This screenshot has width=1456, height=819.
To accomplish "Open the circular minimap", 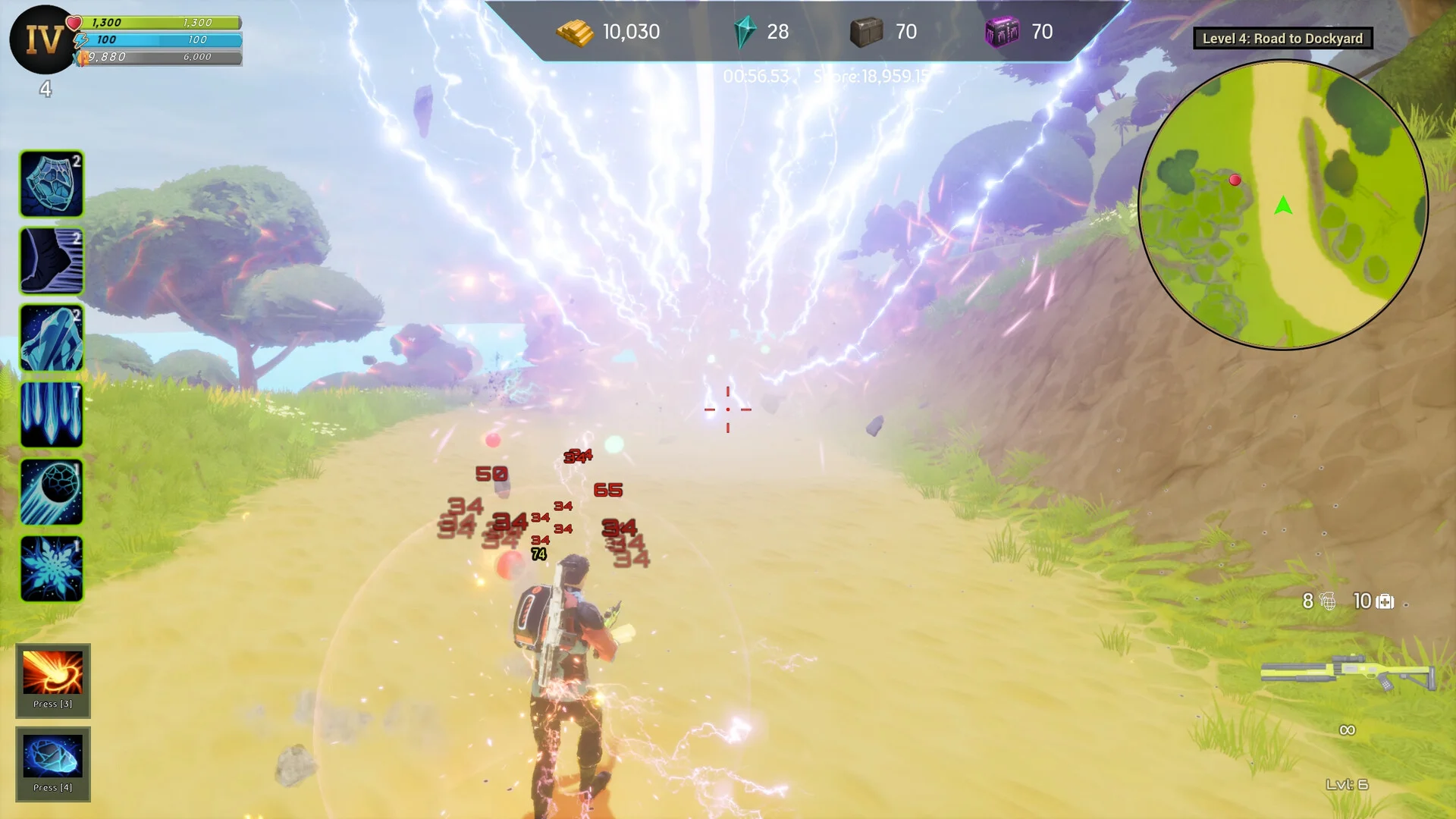I will click(1283, 205).
